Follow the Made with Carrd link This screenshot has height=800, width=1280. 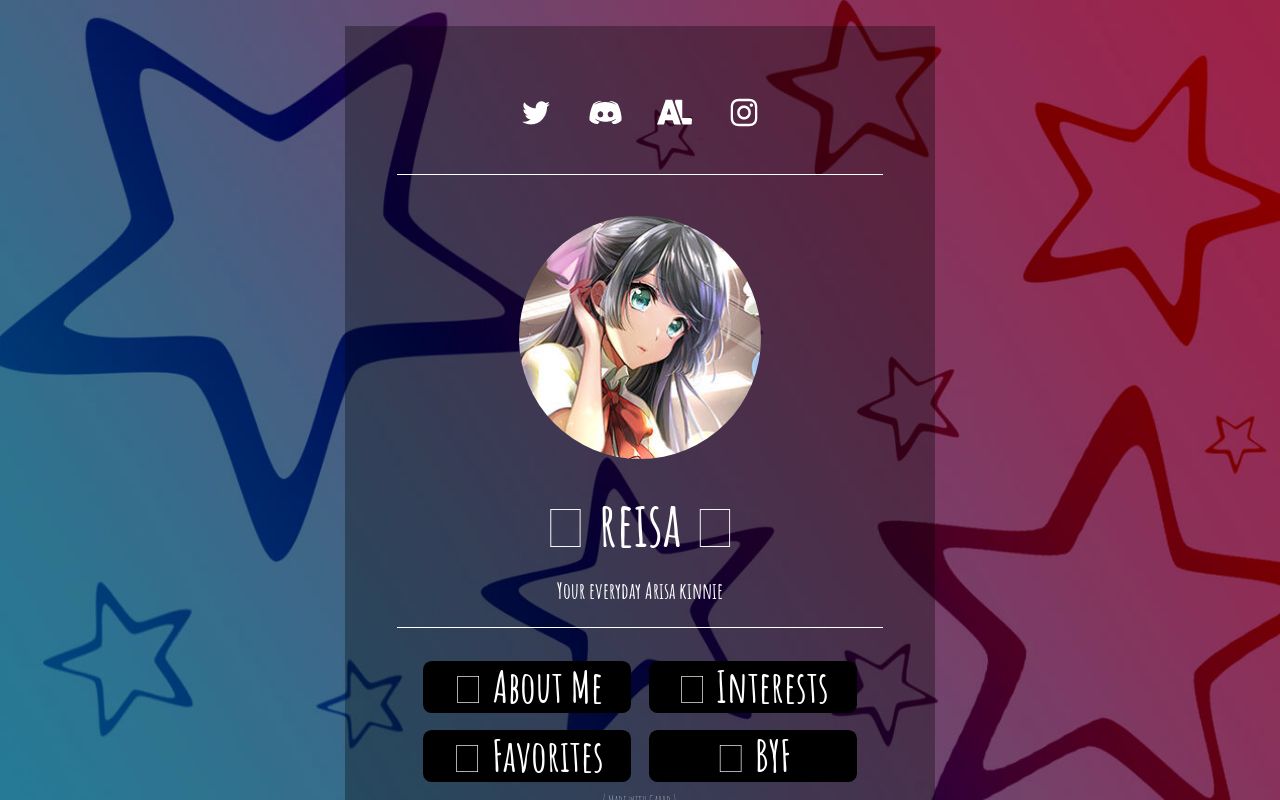tap(639, 797)
